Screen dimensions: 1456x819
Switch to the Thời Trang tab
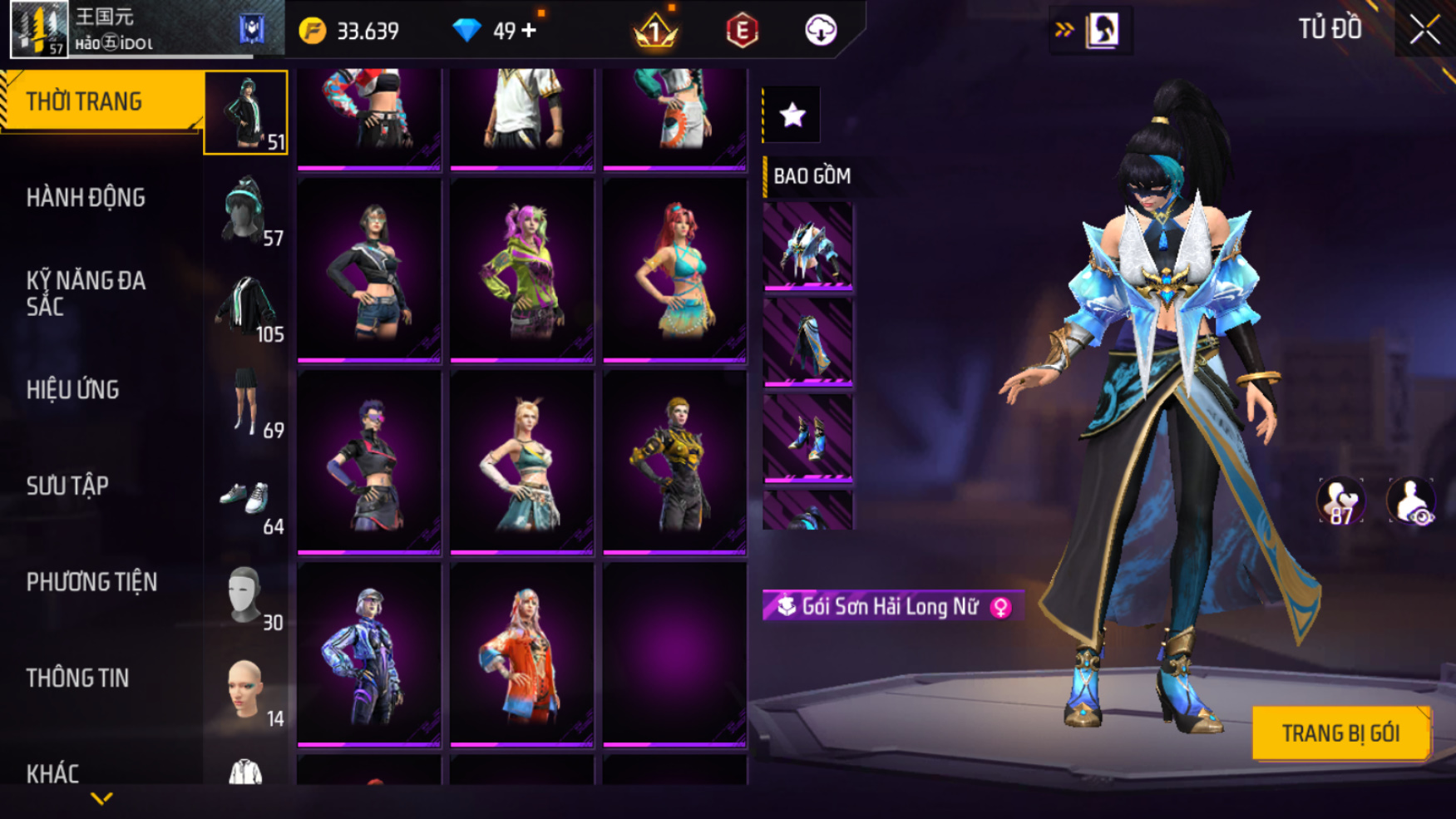coord(100,101)
